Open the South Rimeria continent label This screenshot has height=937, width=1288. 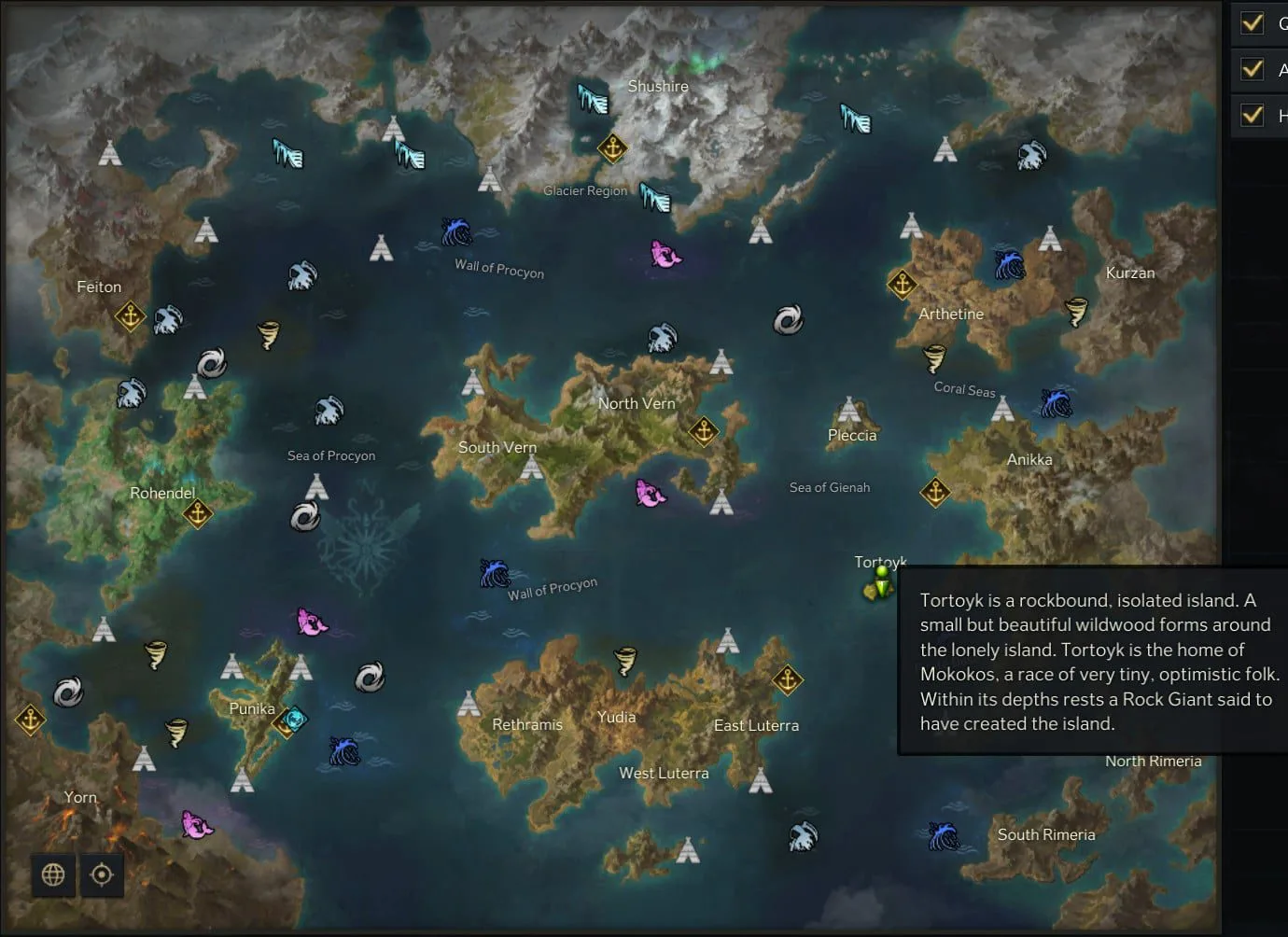pyautogui.click(x=1045, y=834)
